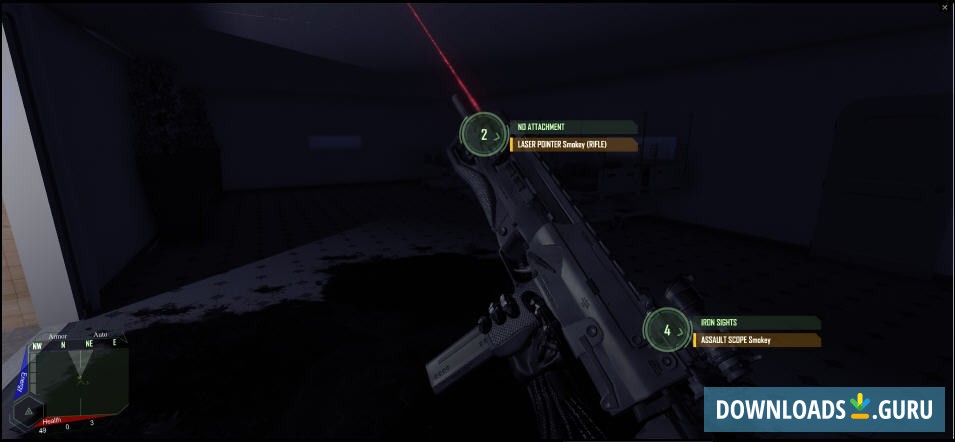
Task: Choose the IRON SIGHTS option
Action: click(756, 323)
